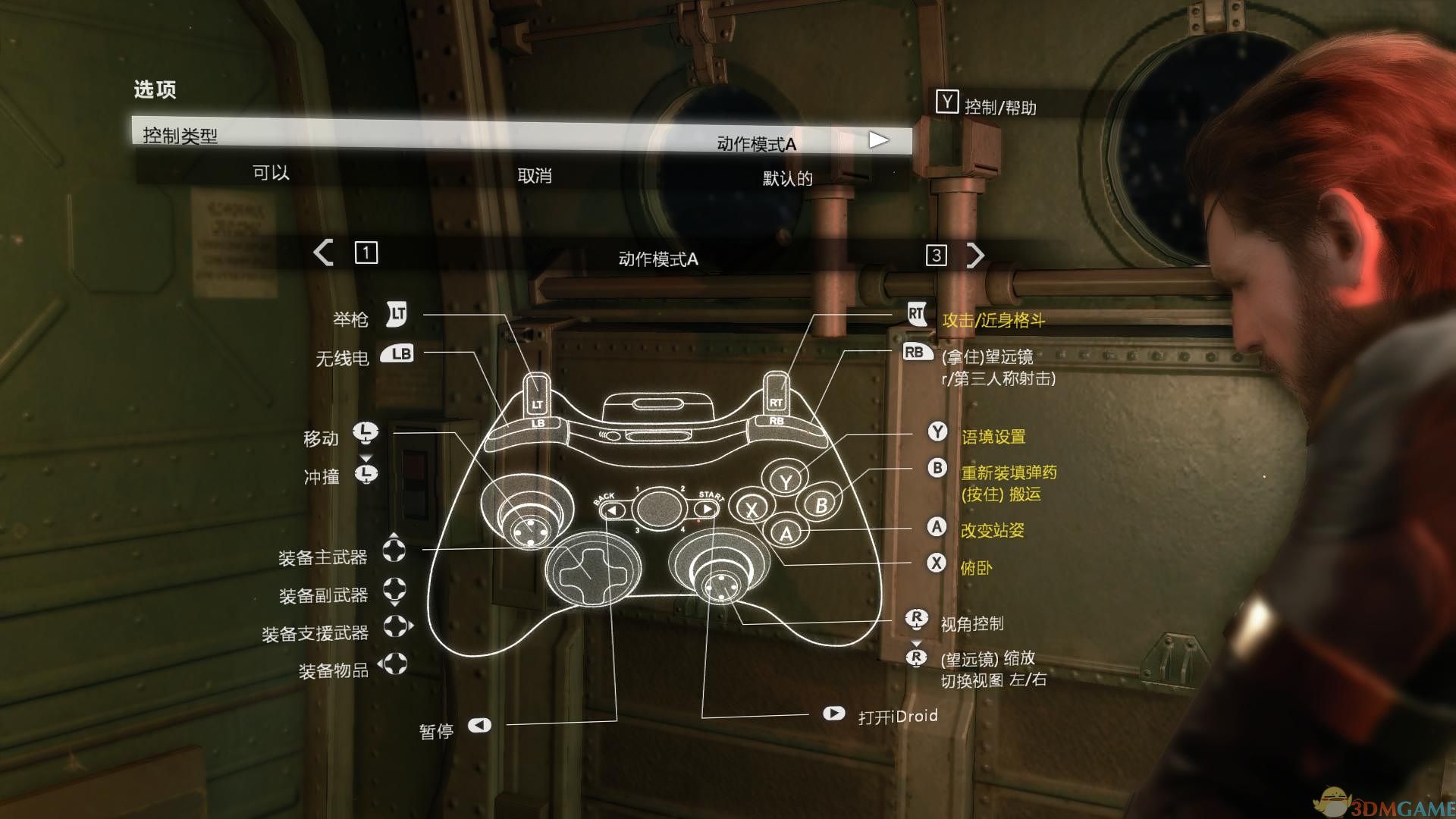Select the Start open iDroid (打开iDroid) icon
Viewport: 1456px width, 819px height.
833,714
